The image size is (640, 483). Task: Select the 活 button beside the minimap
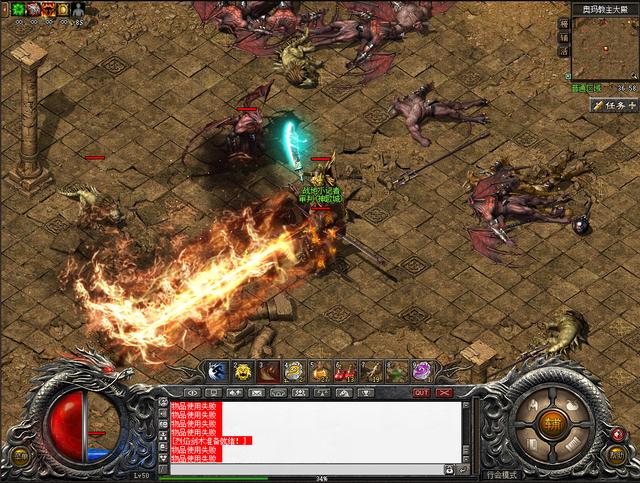pos(564,50)
